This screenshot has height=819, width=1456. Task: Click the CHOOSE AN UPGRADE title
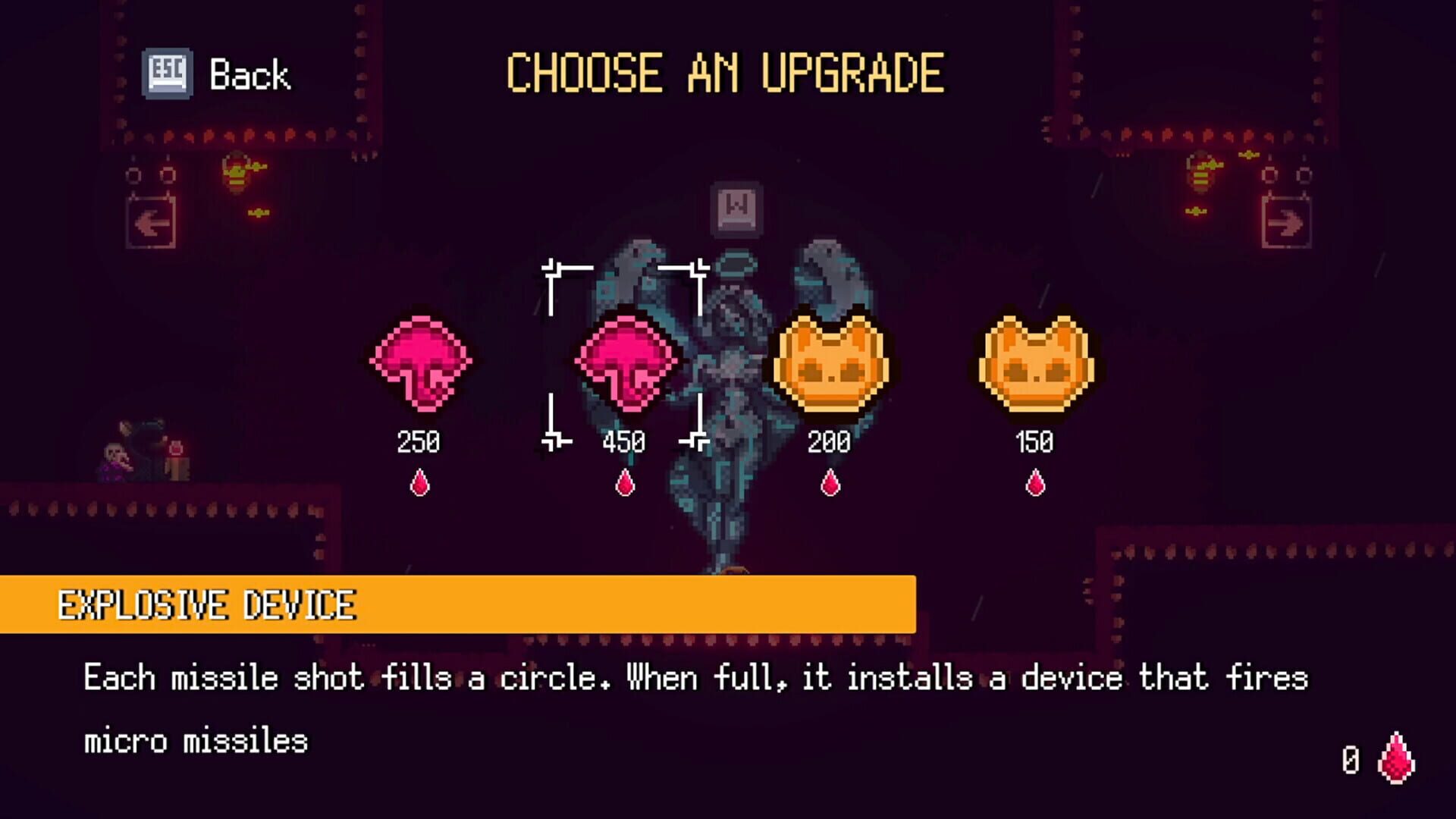[x=724, y=72]
